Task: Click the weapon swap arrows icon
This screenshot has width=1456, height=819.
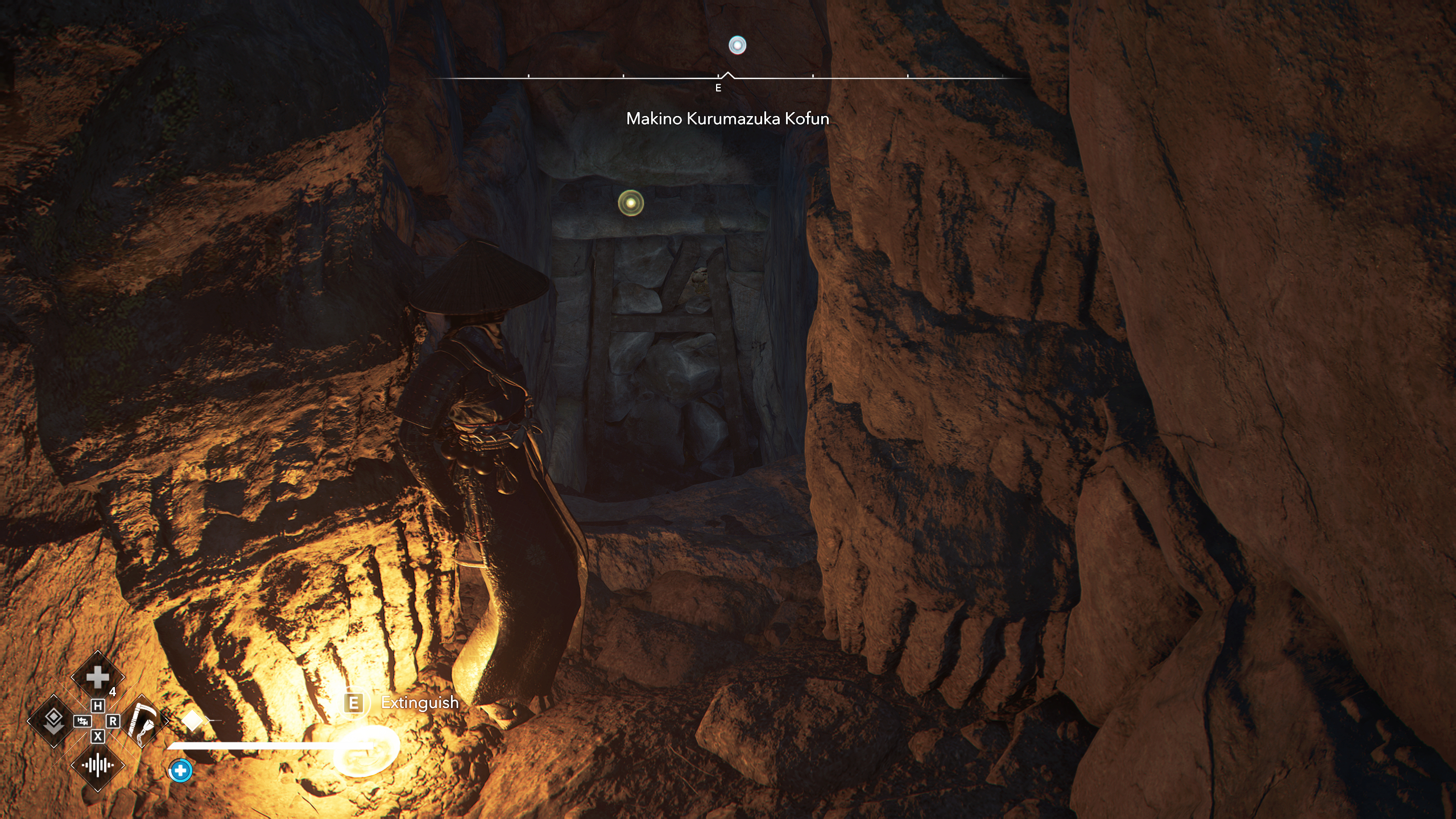Action: [x=82, y=722]
